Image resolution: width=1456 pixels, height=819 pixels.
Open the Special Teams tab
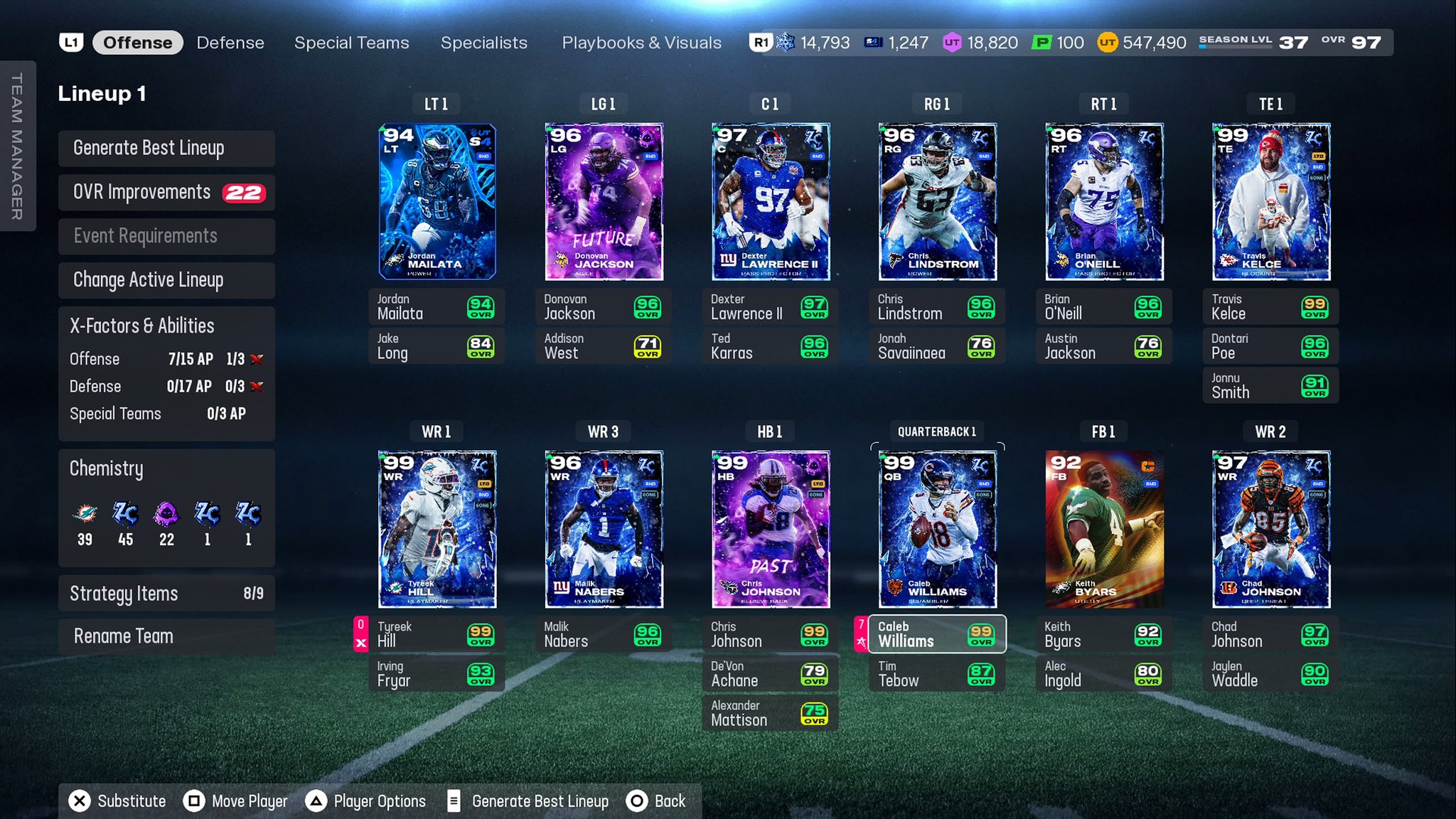coord(351,43)
